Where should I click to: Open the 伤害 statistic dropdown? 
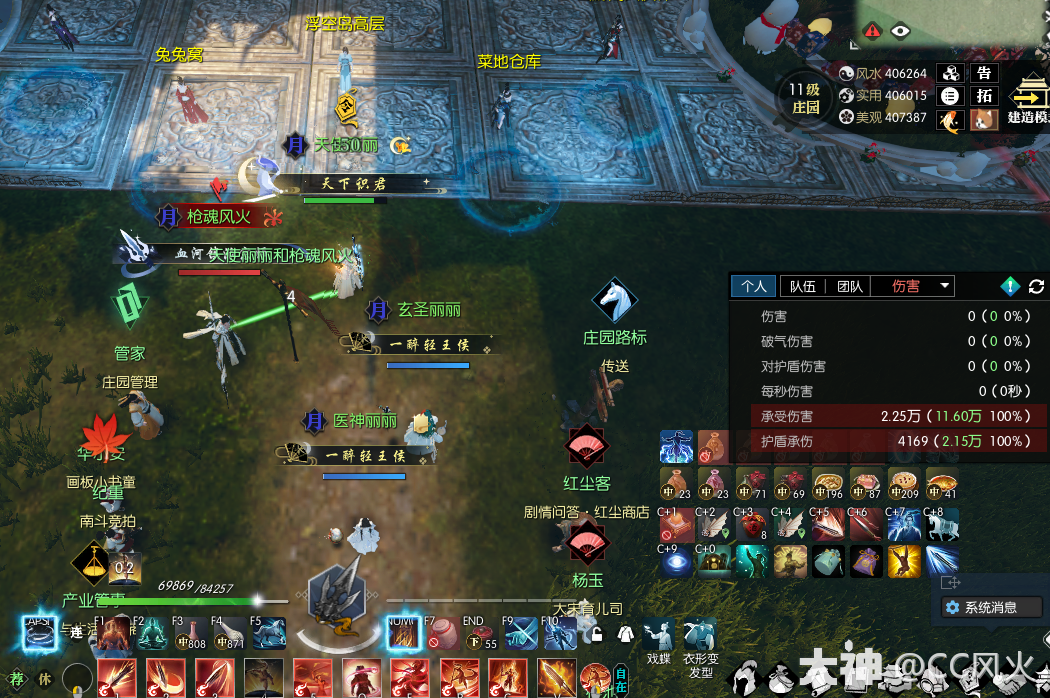click(x=945, y=286)
